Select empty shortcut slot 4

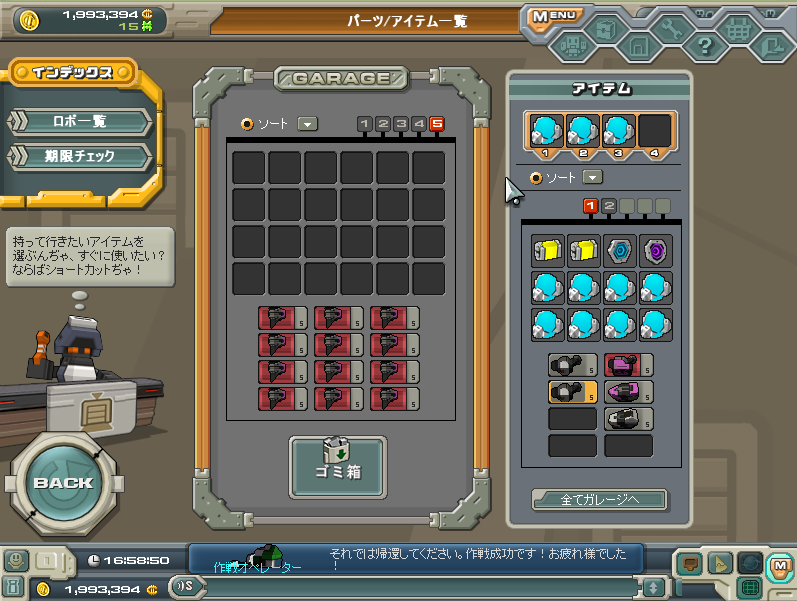coord(655,132)
